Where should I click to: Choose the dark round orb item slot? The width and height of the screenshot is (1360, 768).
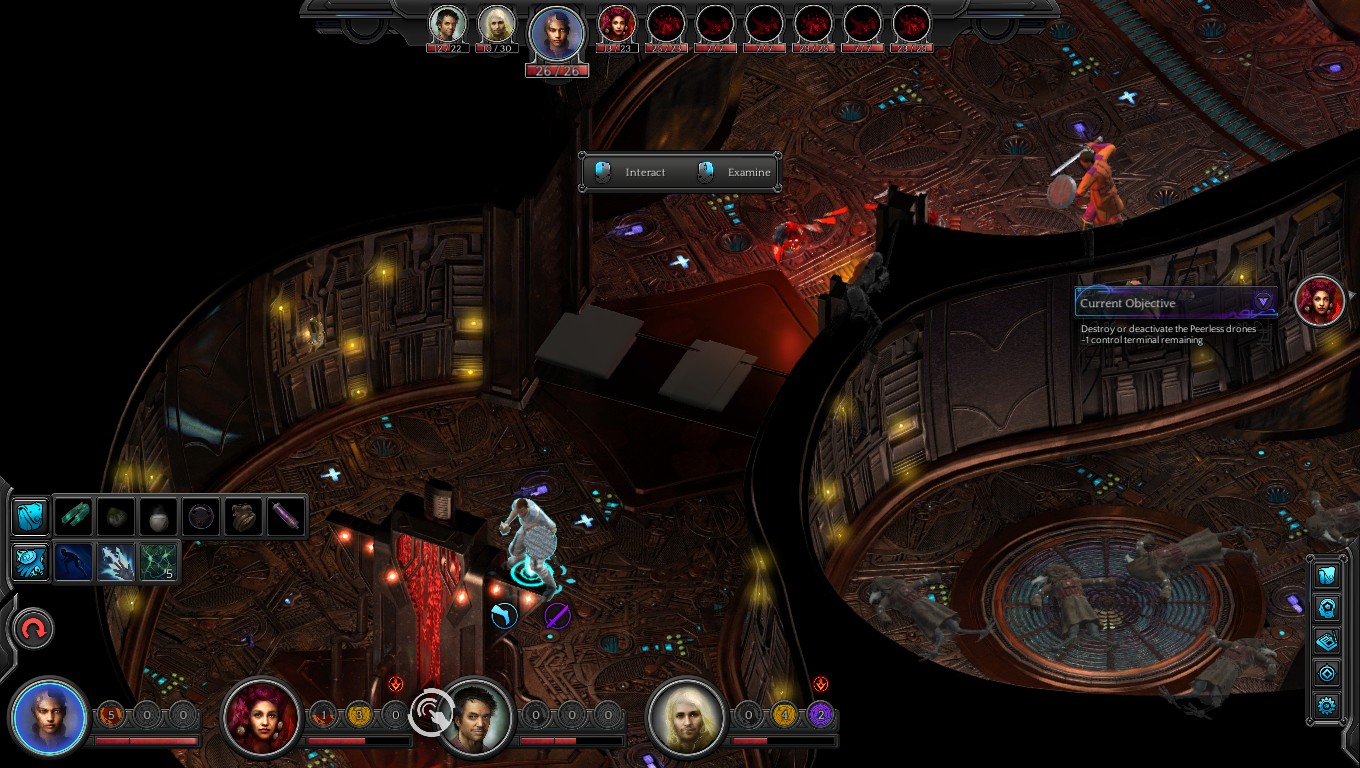(201, 516)
